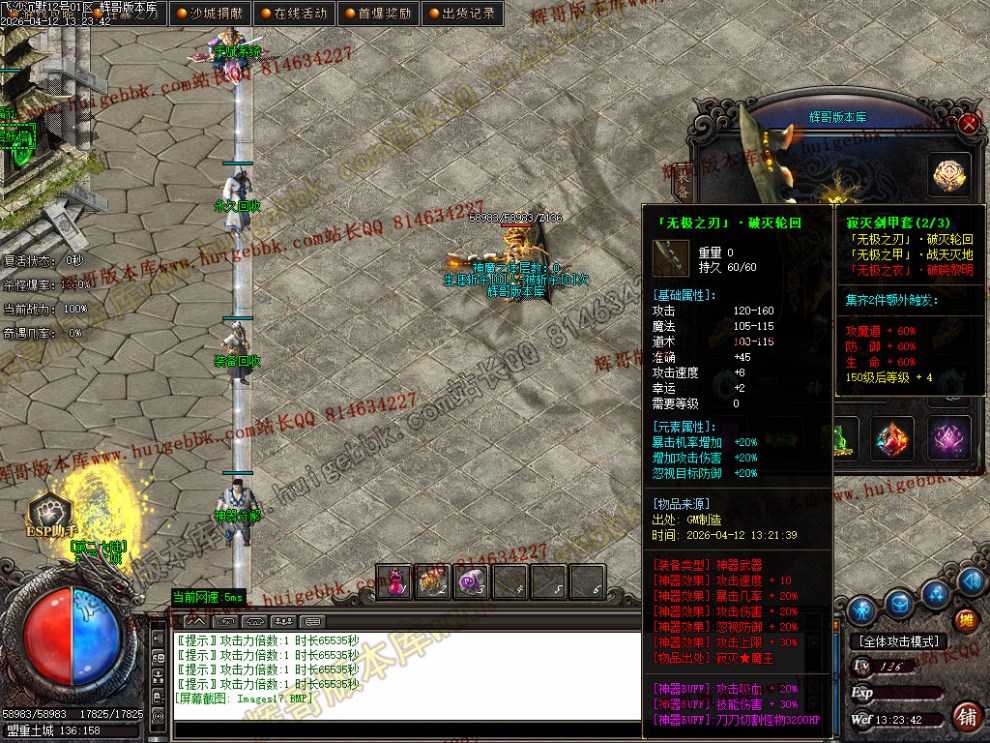This screenshot has height=743, width=990.
Task: Open the 出货记录 log button
Action: point(461,14)
